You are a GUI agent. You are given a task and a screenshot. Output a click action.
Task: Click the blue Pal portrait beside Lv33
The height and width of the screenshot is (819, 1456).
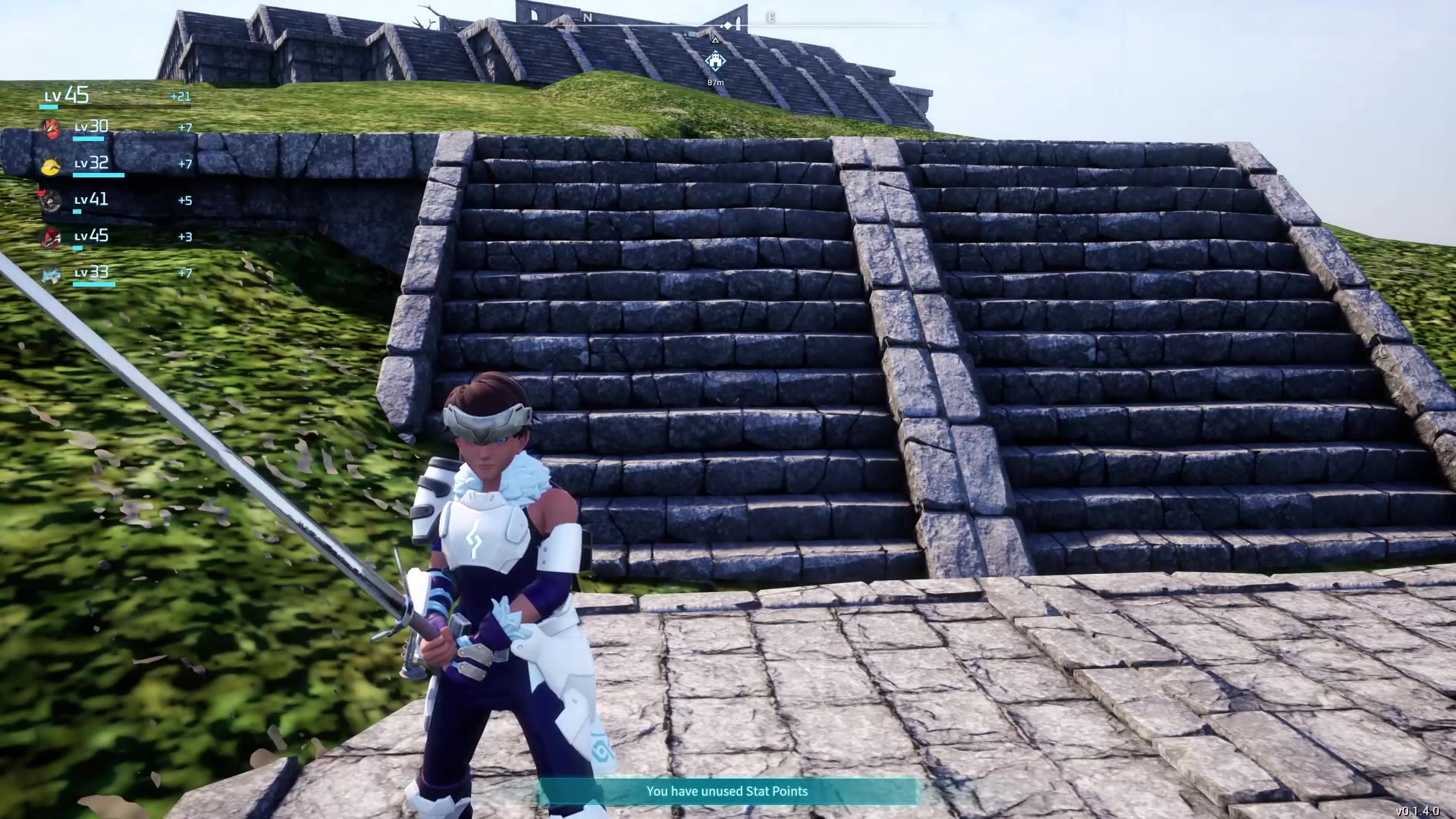(x=50, y=274)
